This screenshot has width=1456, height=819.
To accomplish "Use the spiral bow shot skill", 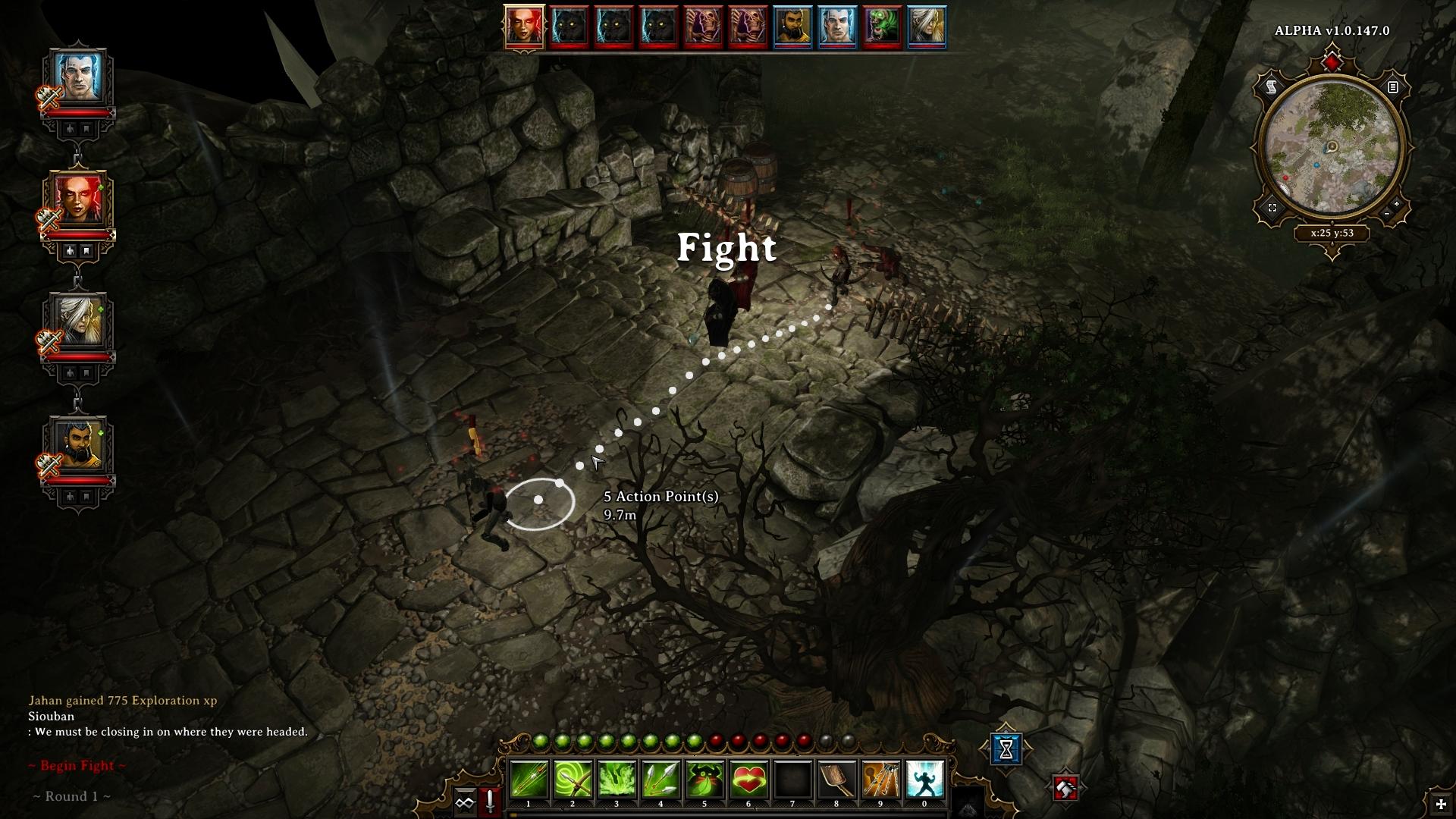I will pos(573,780).
